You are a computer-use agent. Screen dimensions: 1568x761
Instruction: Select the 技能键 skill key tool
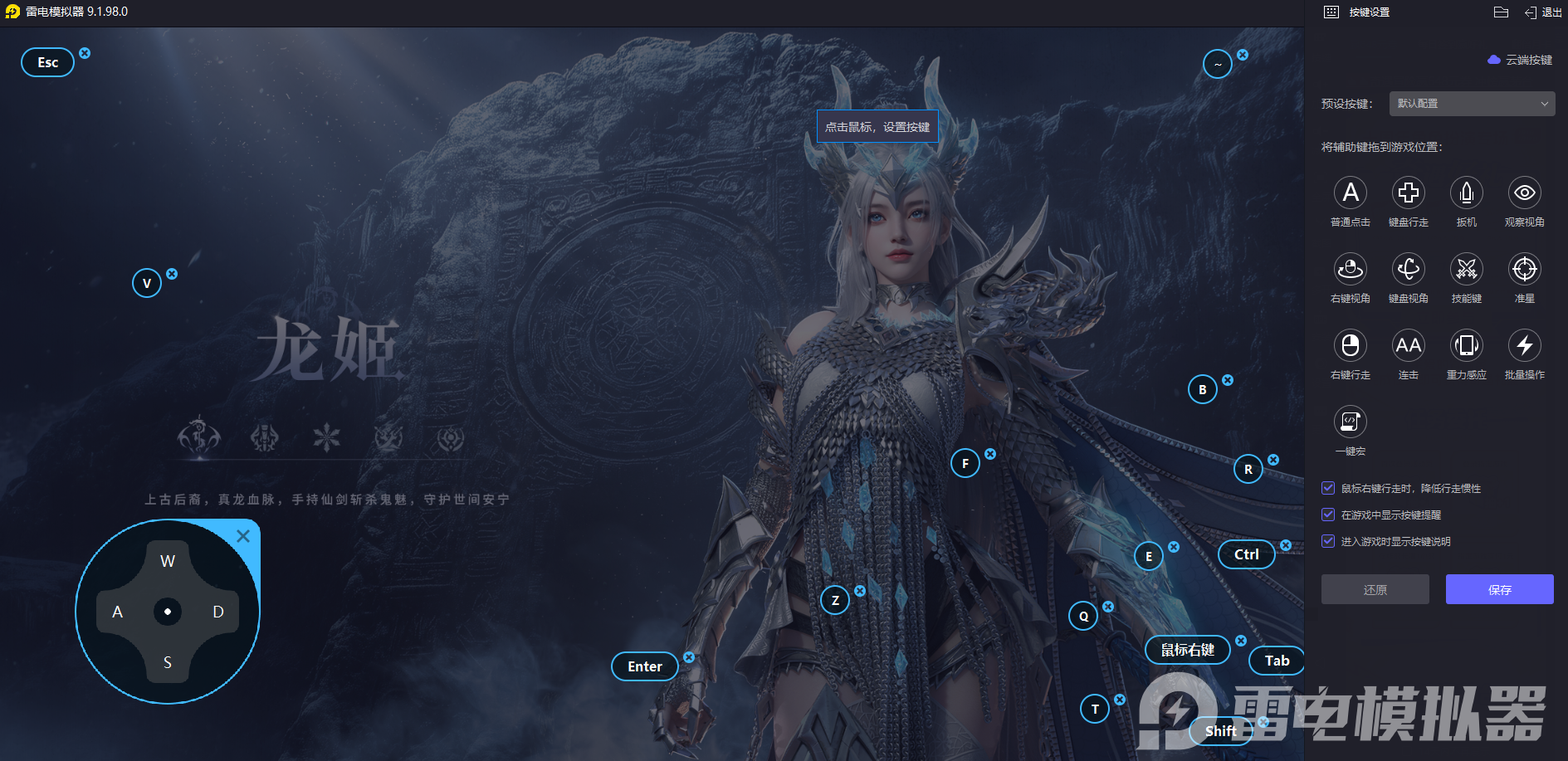[x=1467, y=270]
